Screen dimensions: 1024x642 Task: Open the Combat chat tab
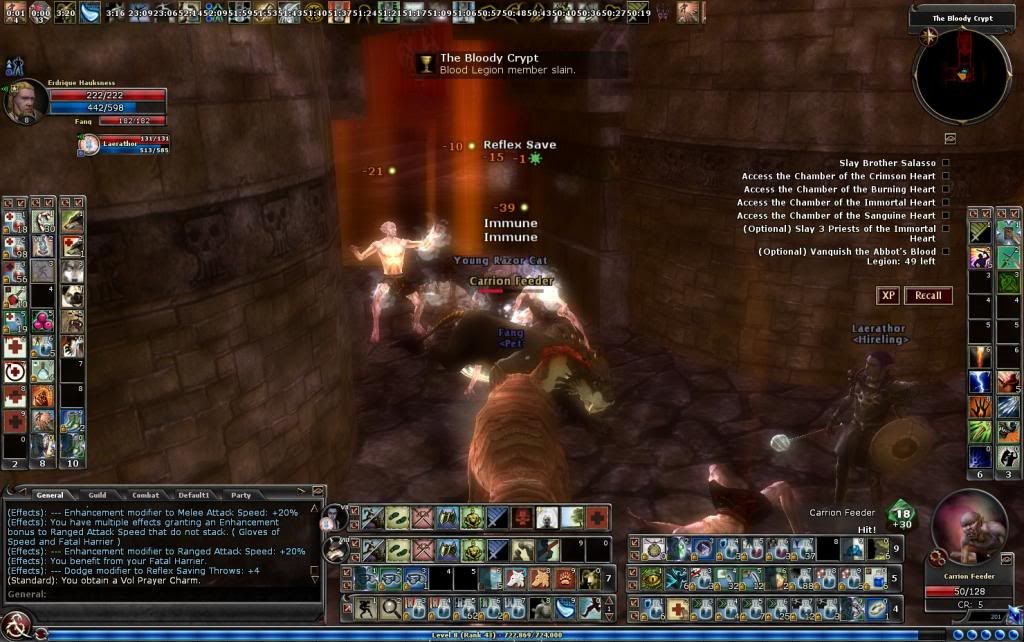pos(145,495)
